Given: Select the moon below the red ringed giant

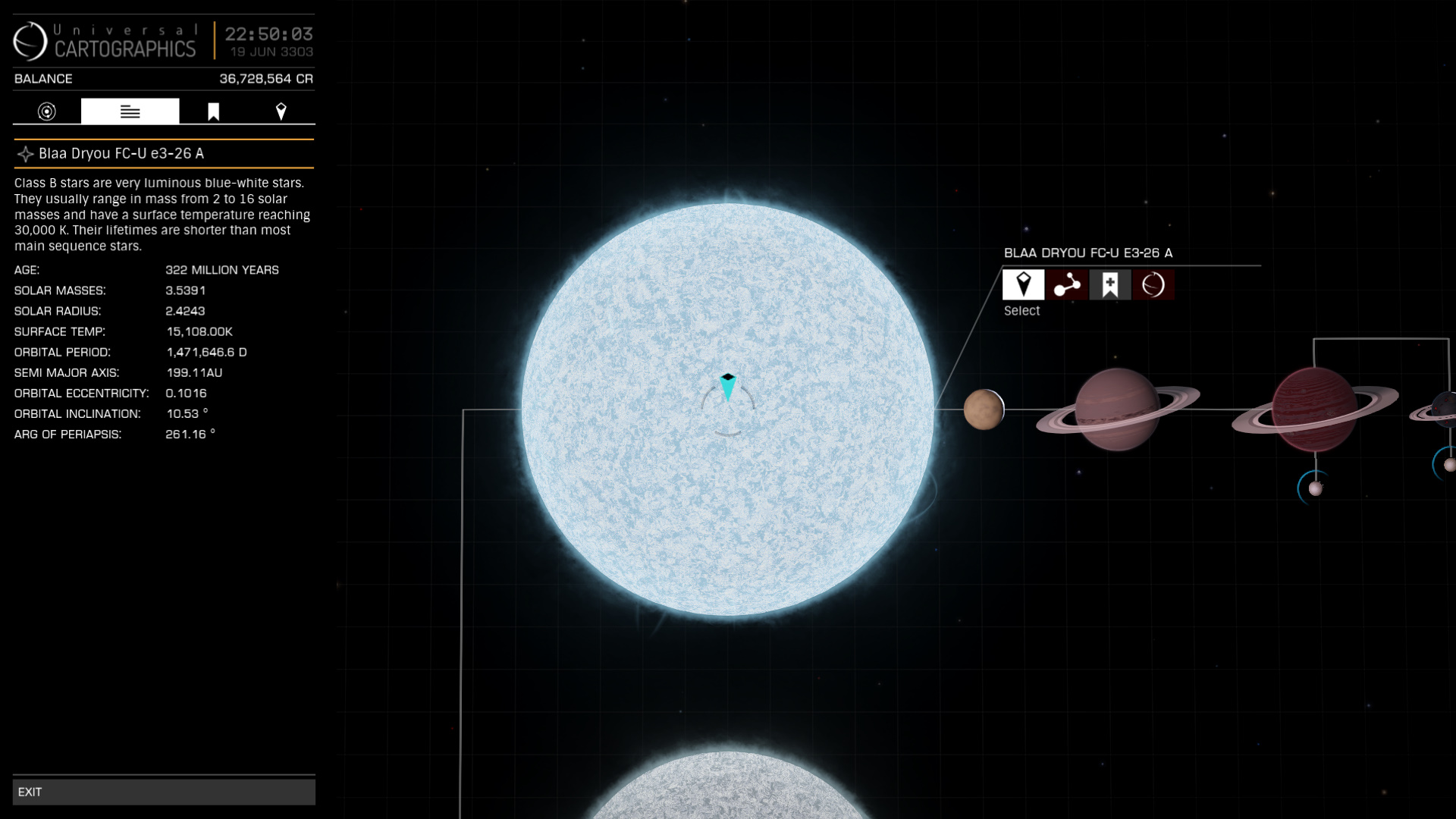Looking at the screenshot, I should pos(1315,488).
